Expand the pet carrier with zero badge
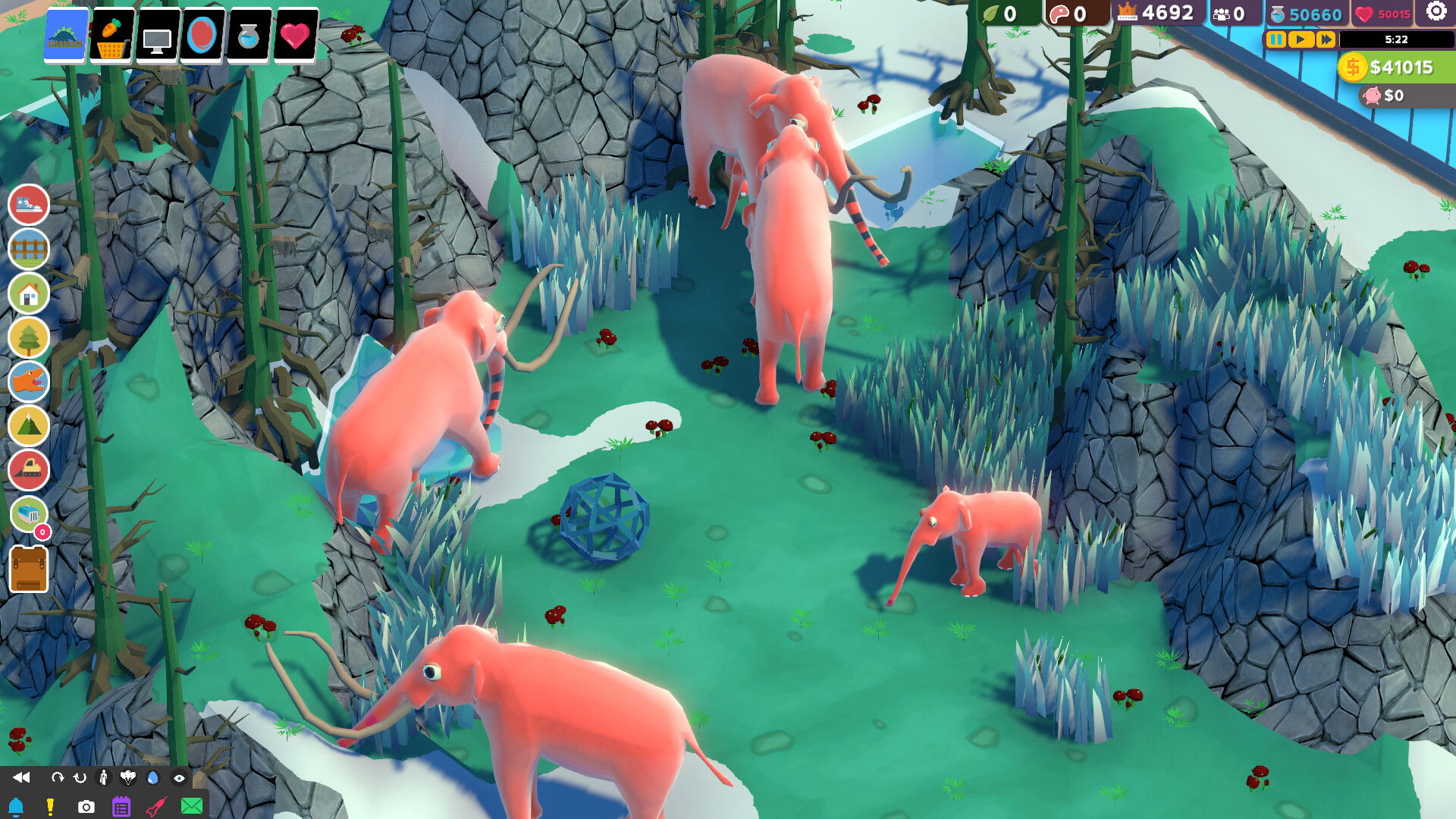Image resolution: width=1456 pixels, height=819 pixels. [28, 514]
